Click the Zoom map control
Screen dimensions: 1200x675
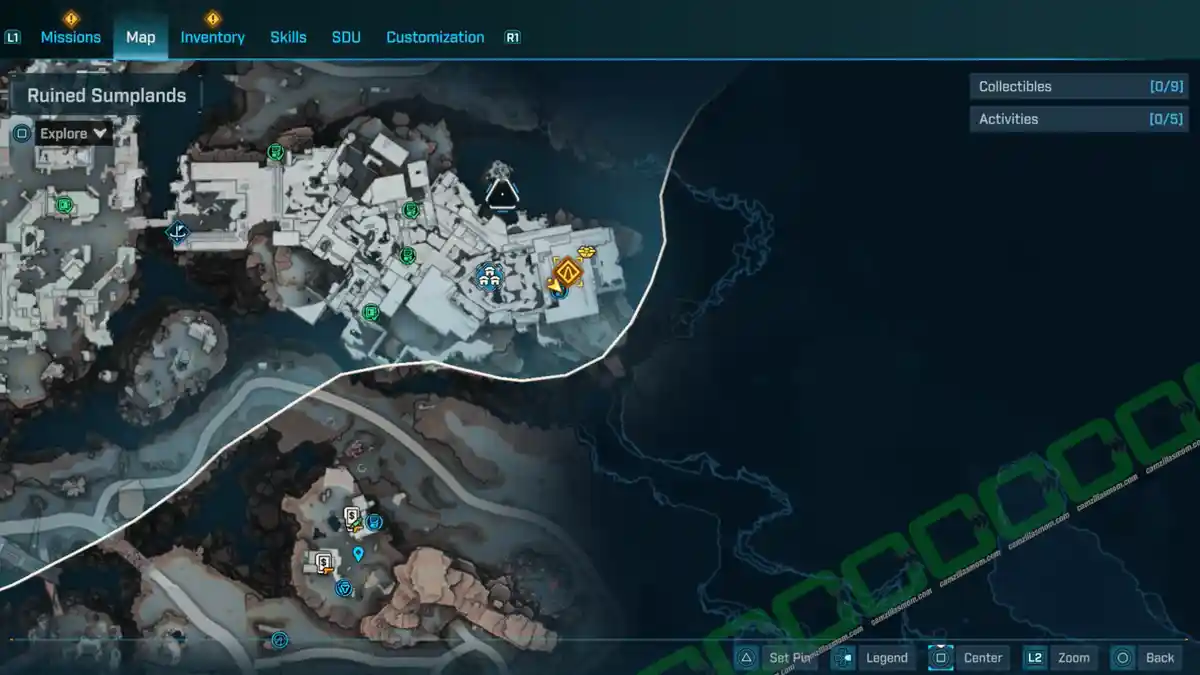[x=1060, y=657]
